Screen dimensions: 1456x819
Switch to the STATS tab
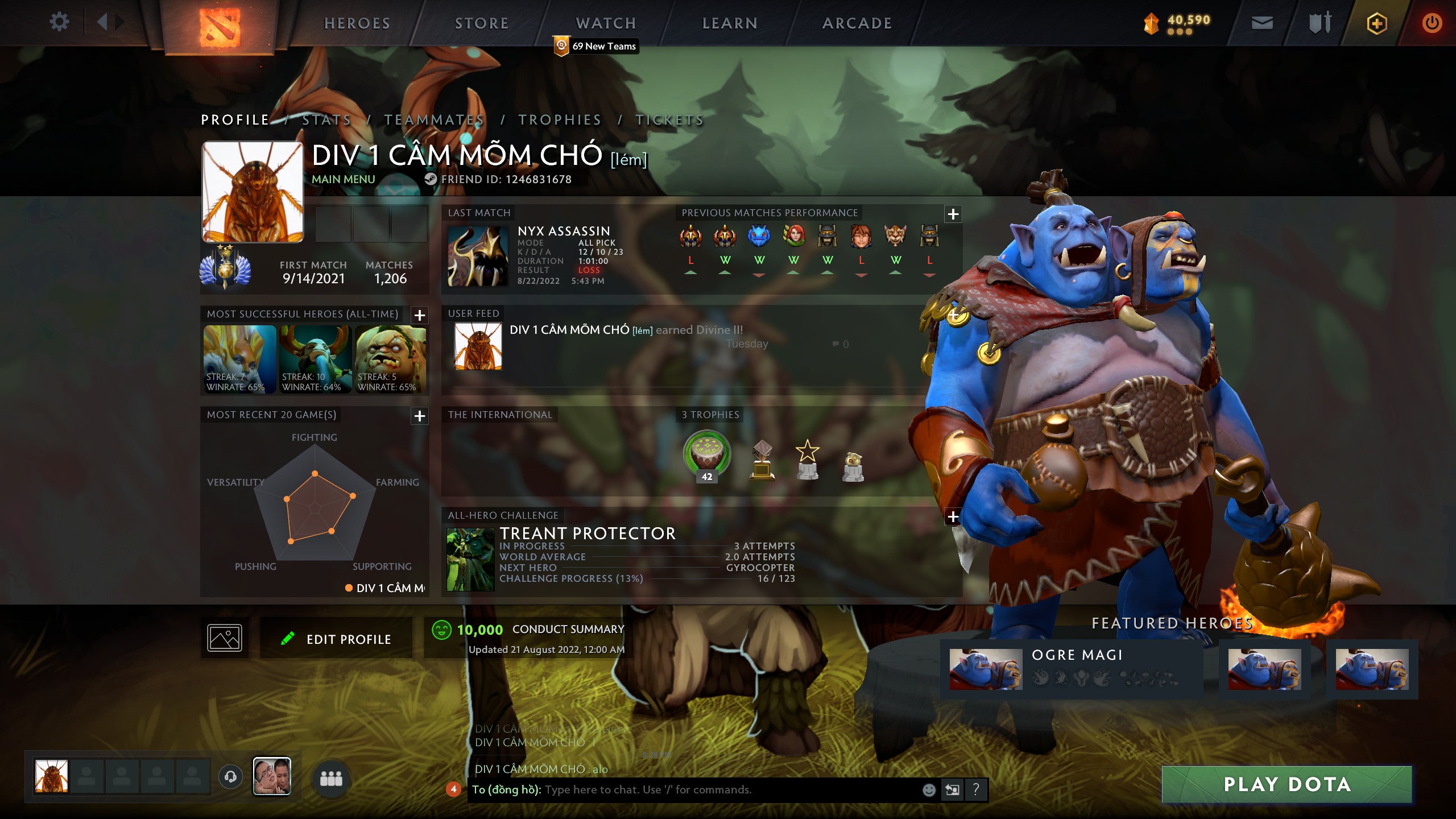tap(325, 120)
